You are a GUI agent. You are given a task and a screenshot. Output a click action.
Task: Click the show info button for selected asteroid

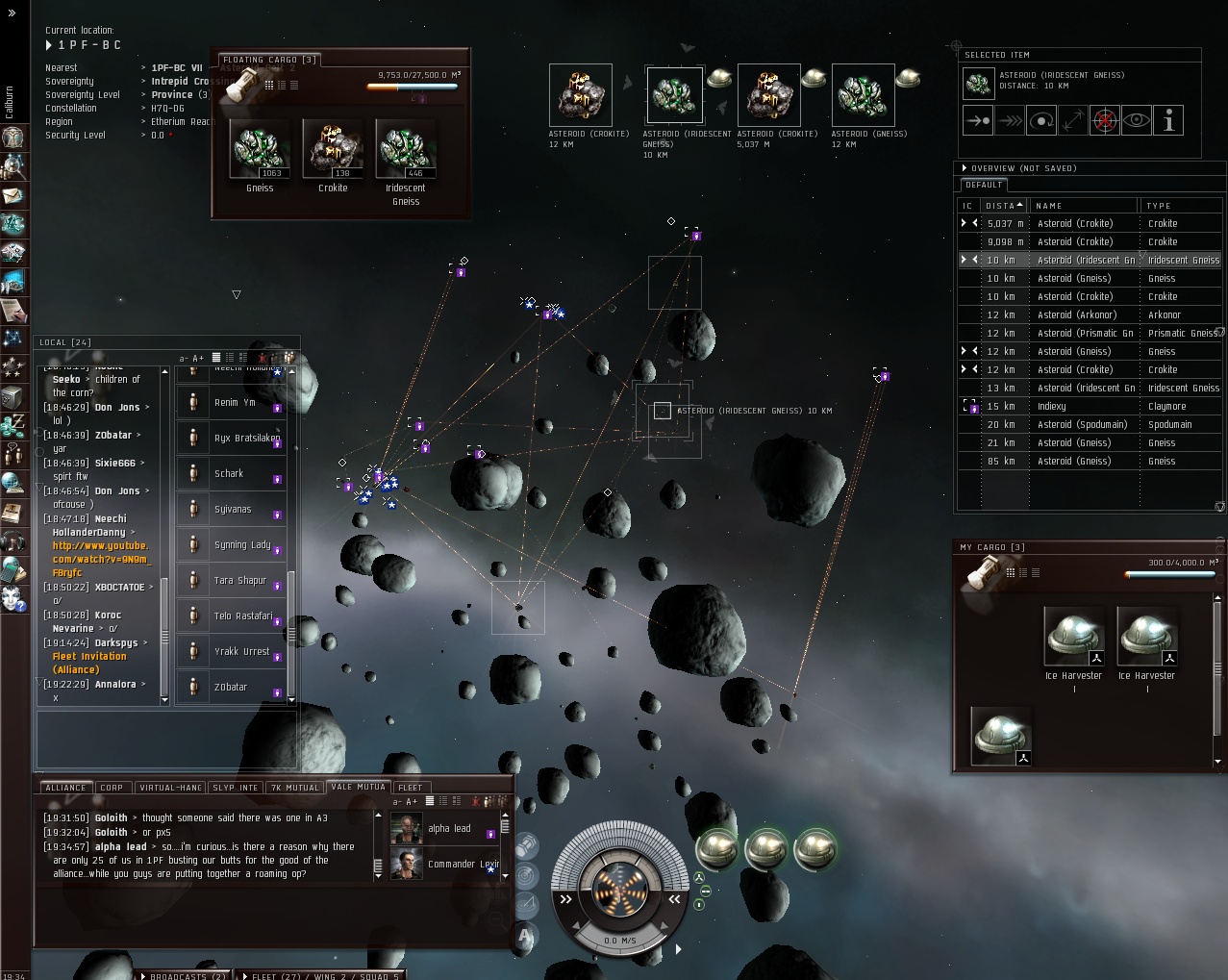click(x=1168, y=121)
